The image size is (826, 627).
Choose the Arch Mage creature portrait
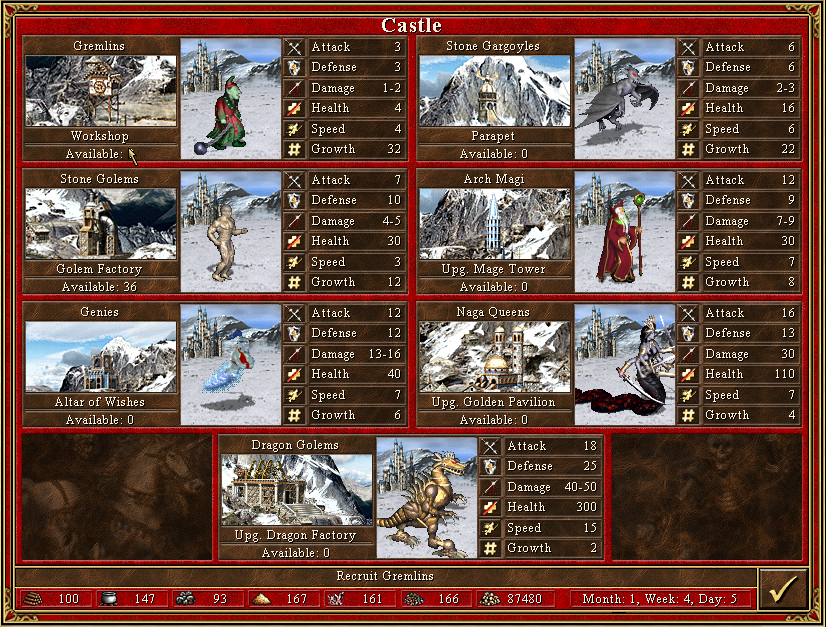(624, 231)
